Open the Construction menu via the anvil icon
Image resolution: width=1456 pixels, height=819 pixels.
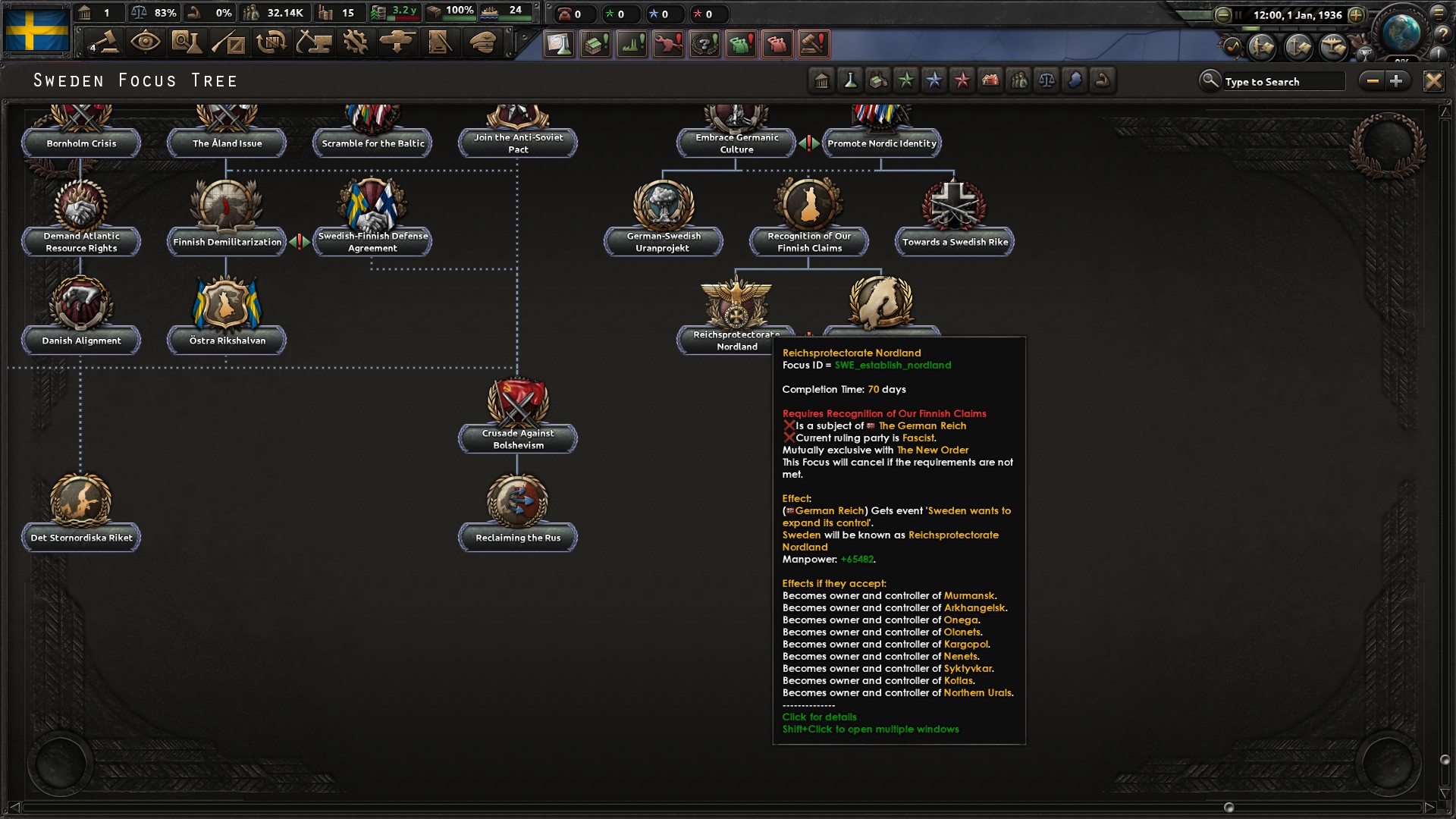pyautogui.click(x=314, y=43)
